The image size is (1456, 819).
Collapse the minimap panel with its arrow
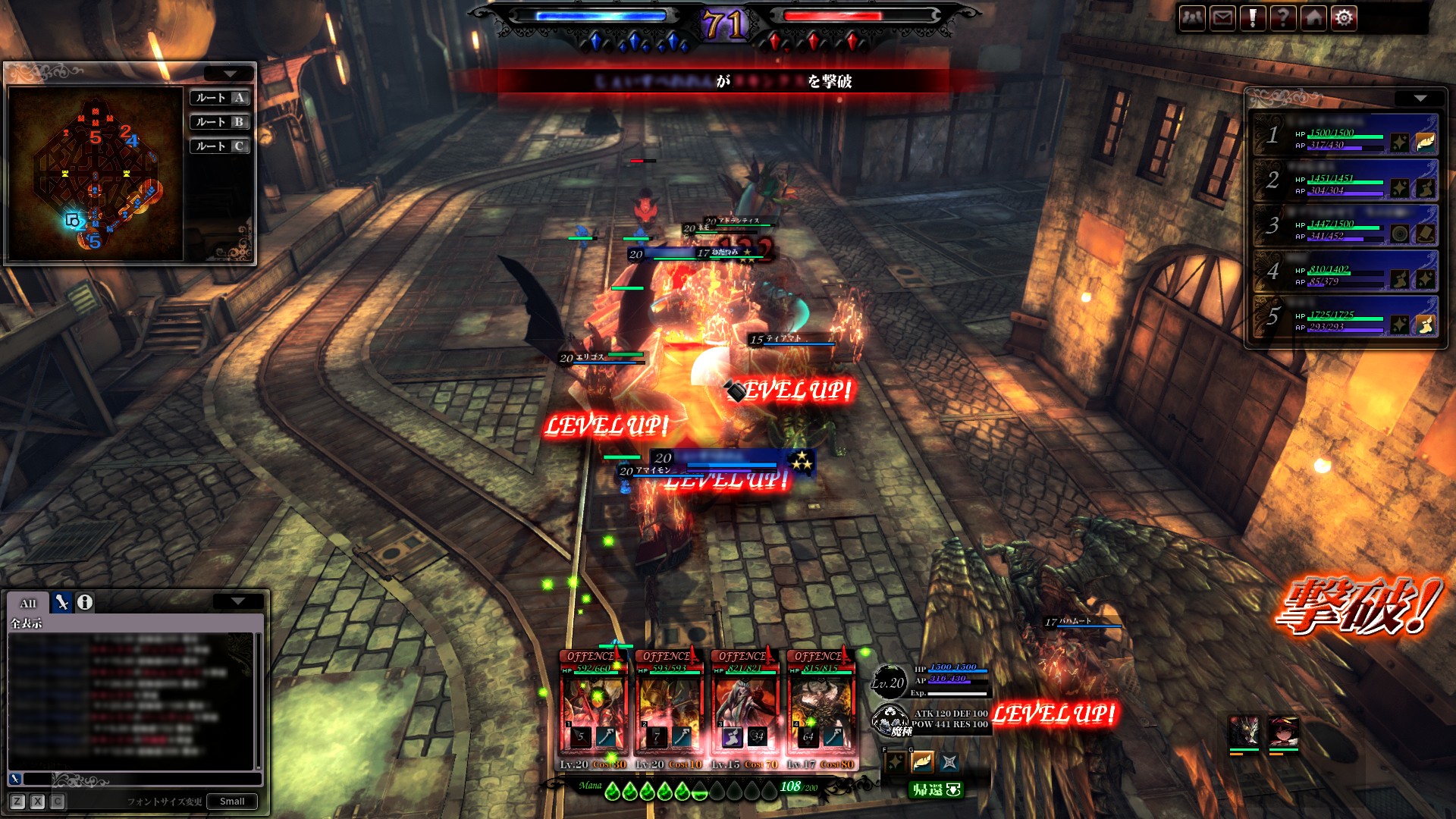coord(229,74)
